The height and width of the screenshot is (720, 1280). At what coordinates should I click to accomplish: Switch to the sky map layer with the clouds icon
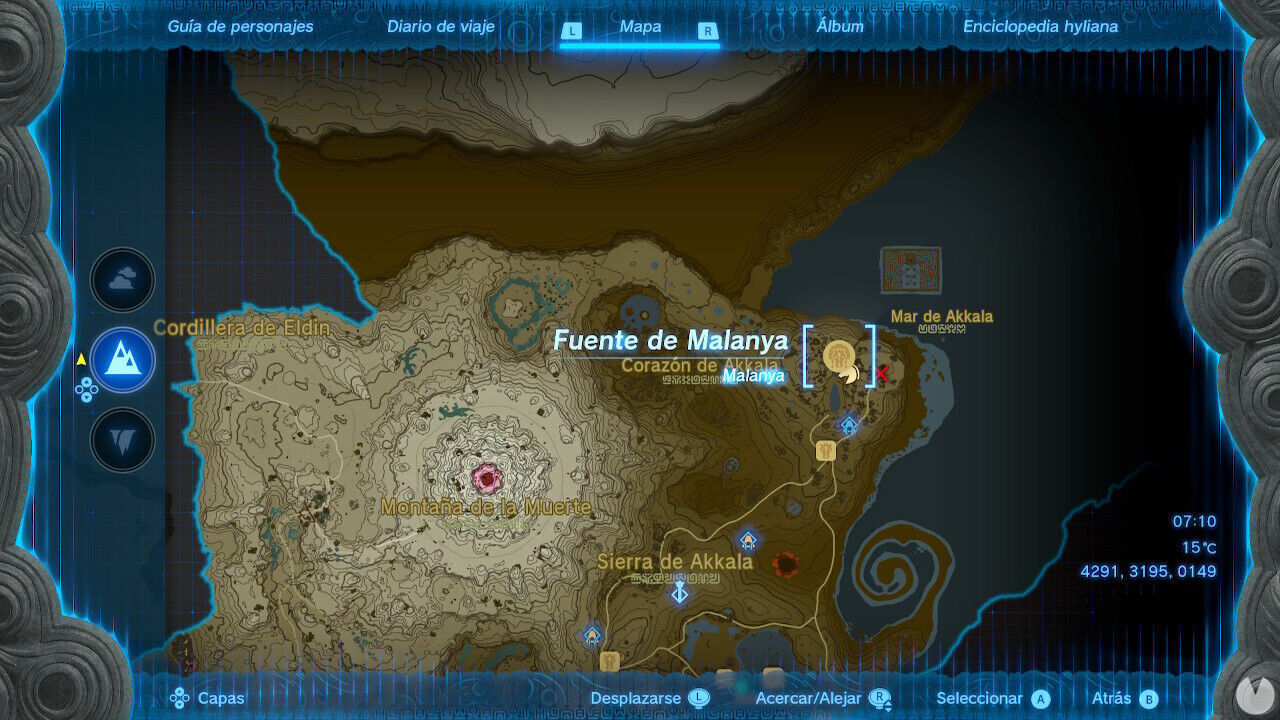pyautogui.click(x=121, y=280)
